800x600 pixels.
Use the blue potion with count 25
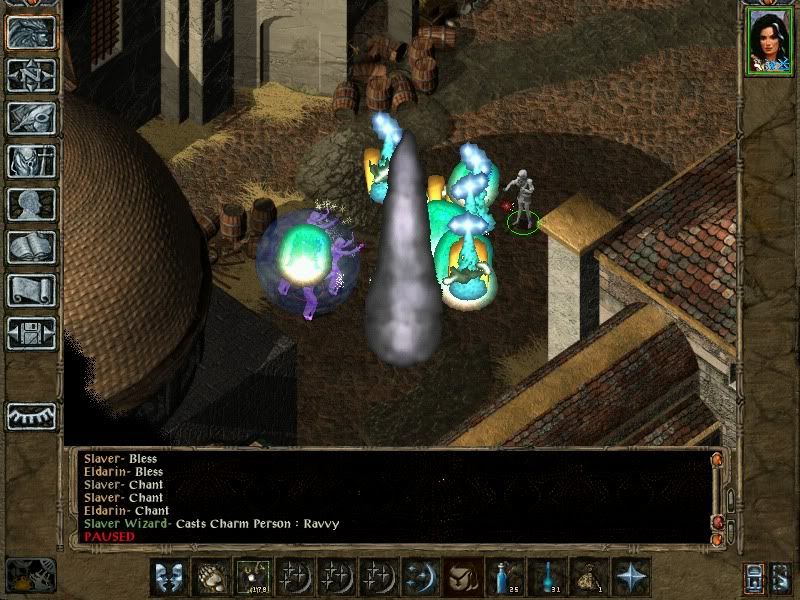[504, 577]
